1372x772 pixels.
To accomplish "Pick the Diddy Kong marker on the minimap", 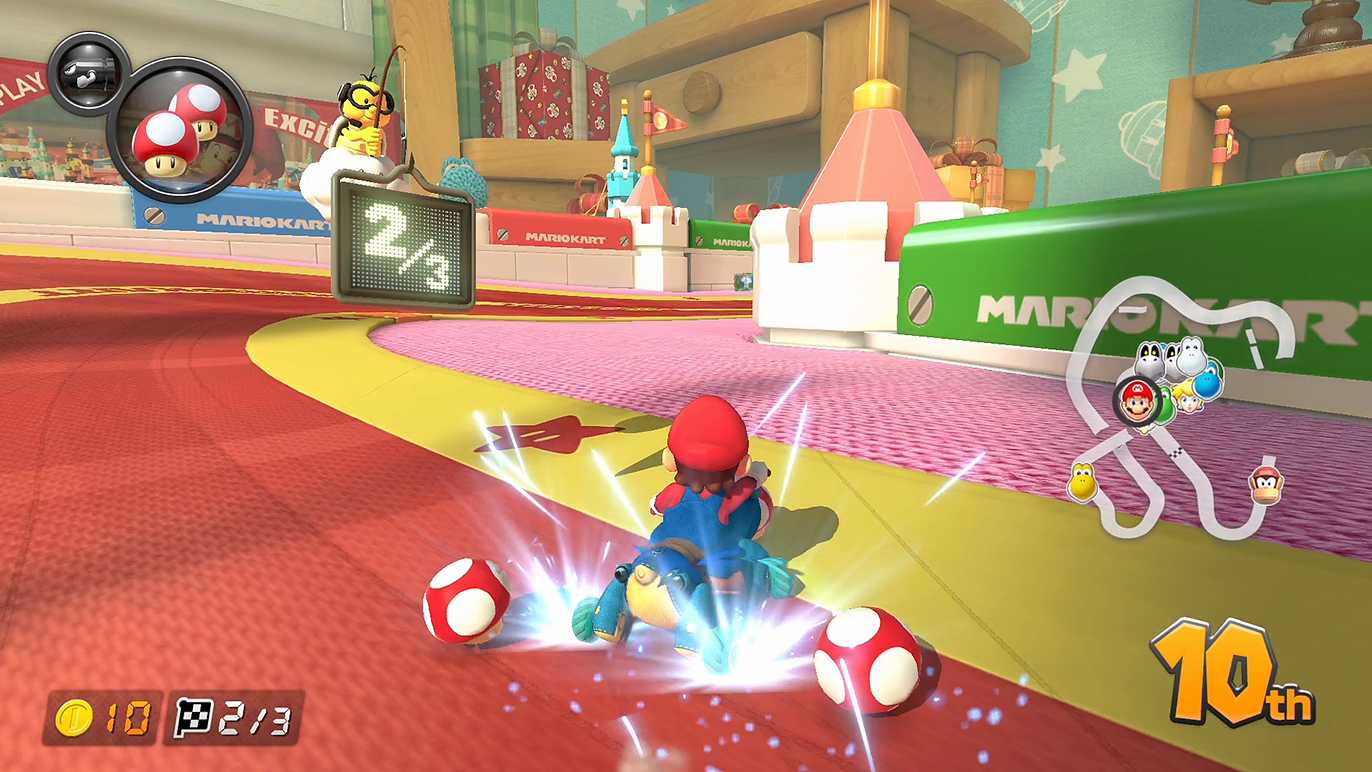I will (x=1264, y=485).
